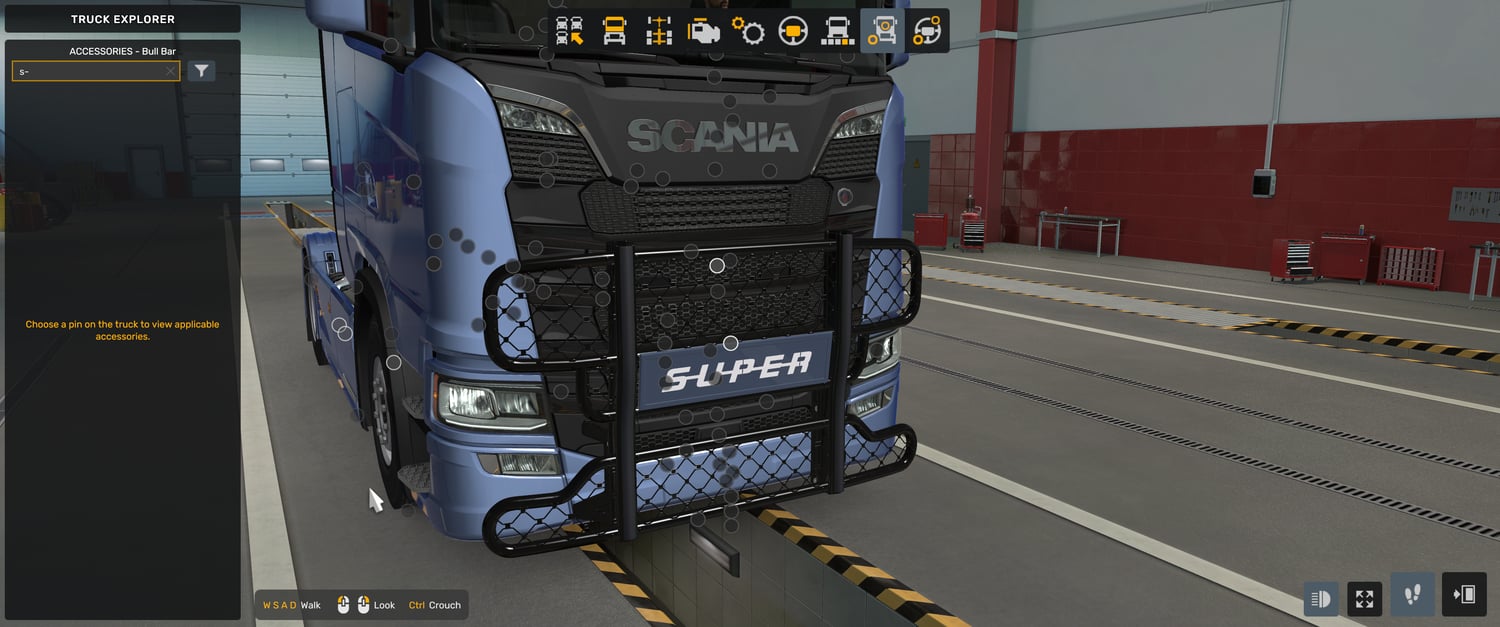Toggle the footsteps walk mode button

1412,595
